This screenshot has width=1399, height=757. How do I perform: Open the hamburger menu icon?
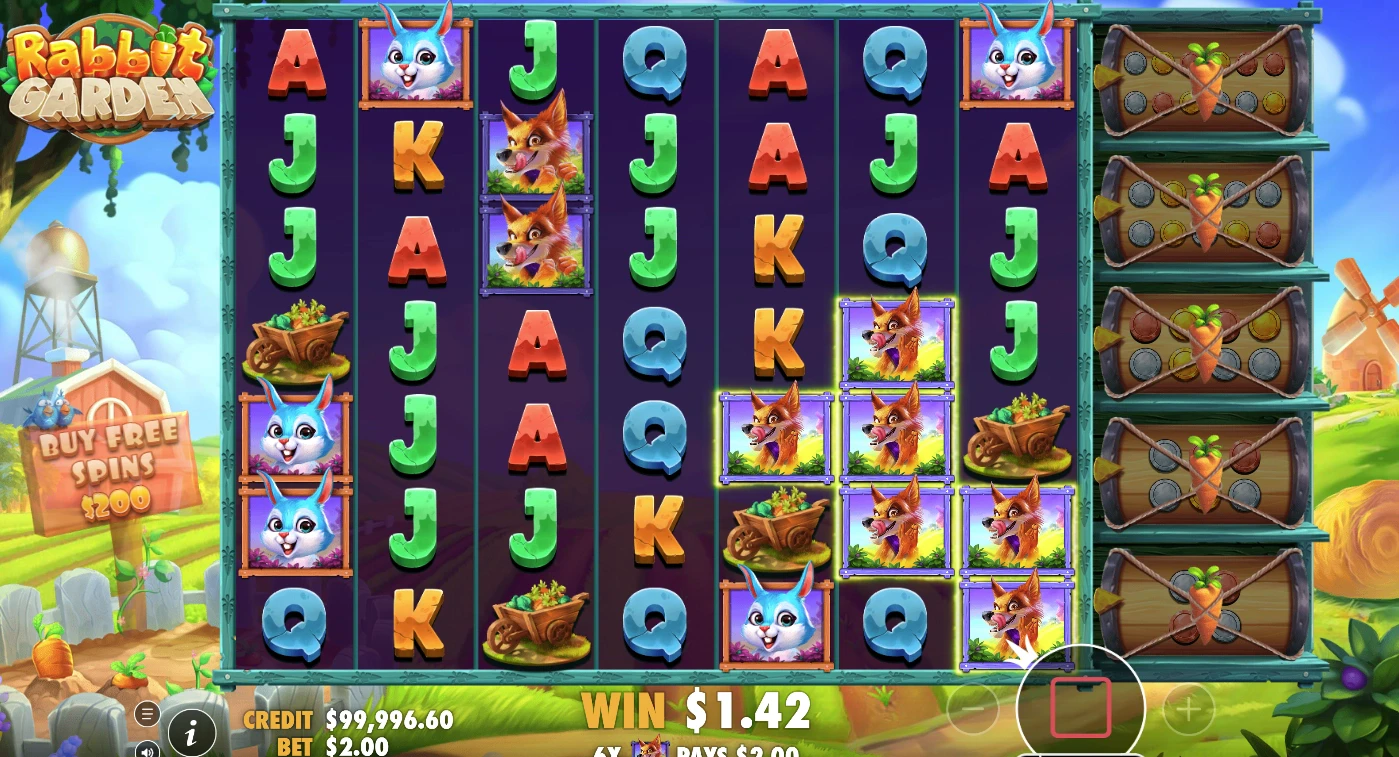click(x=147, y=714)
